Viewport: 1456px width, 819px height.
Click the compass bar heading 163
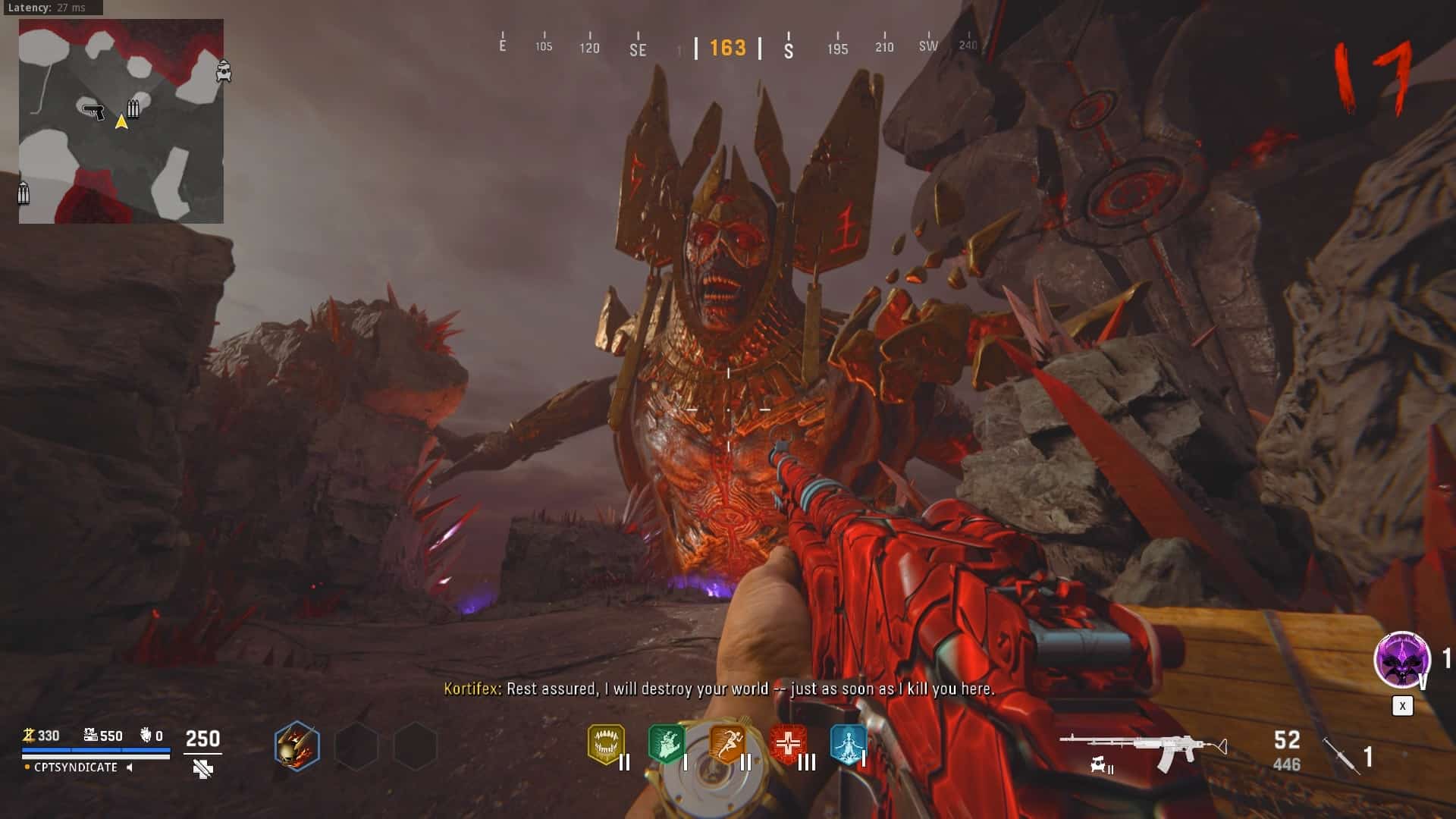[x=727, y=49]
